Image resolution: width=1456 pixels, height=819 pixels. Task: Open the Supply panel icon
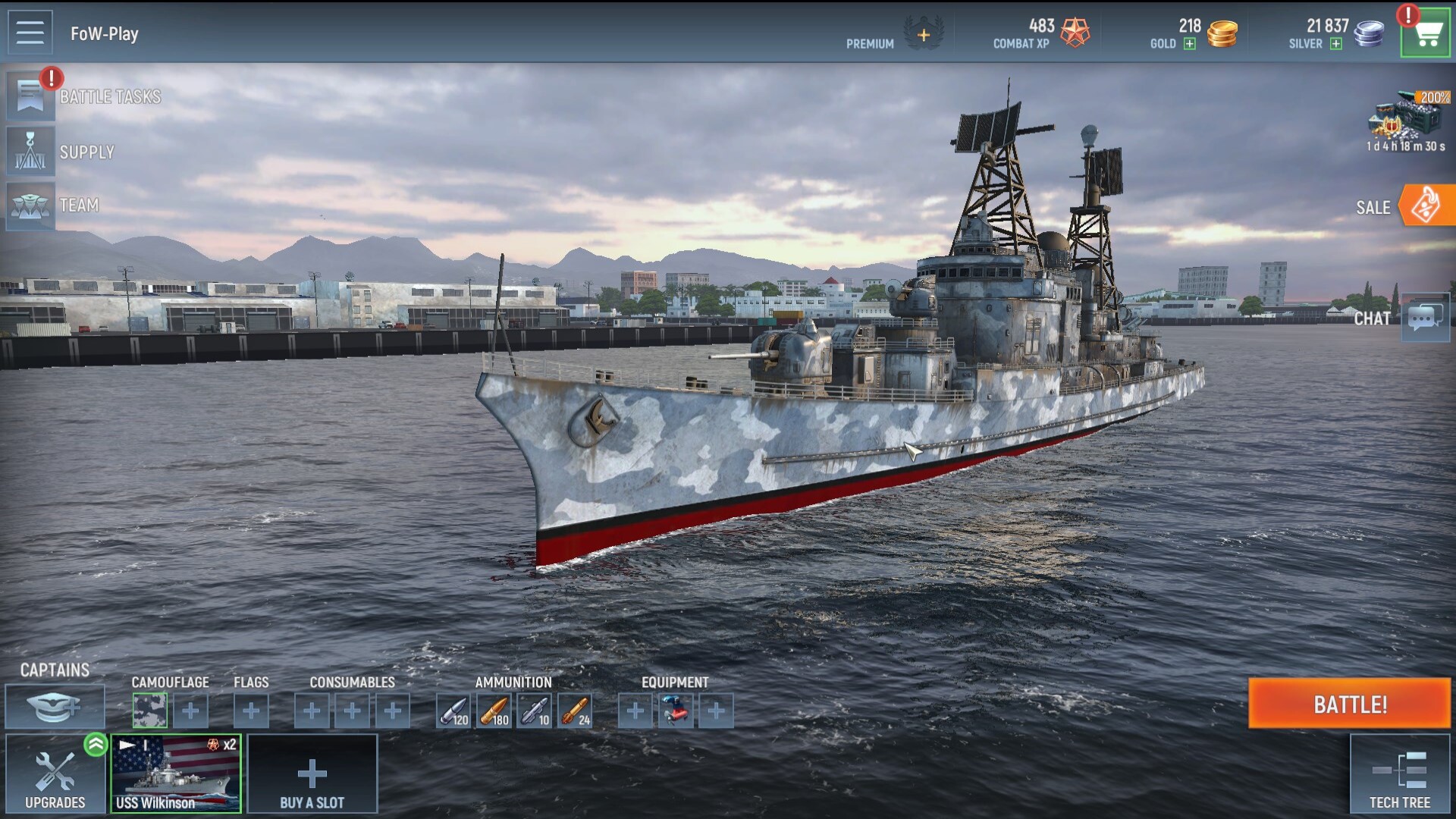pyautogui.click(x=30, y=151)
